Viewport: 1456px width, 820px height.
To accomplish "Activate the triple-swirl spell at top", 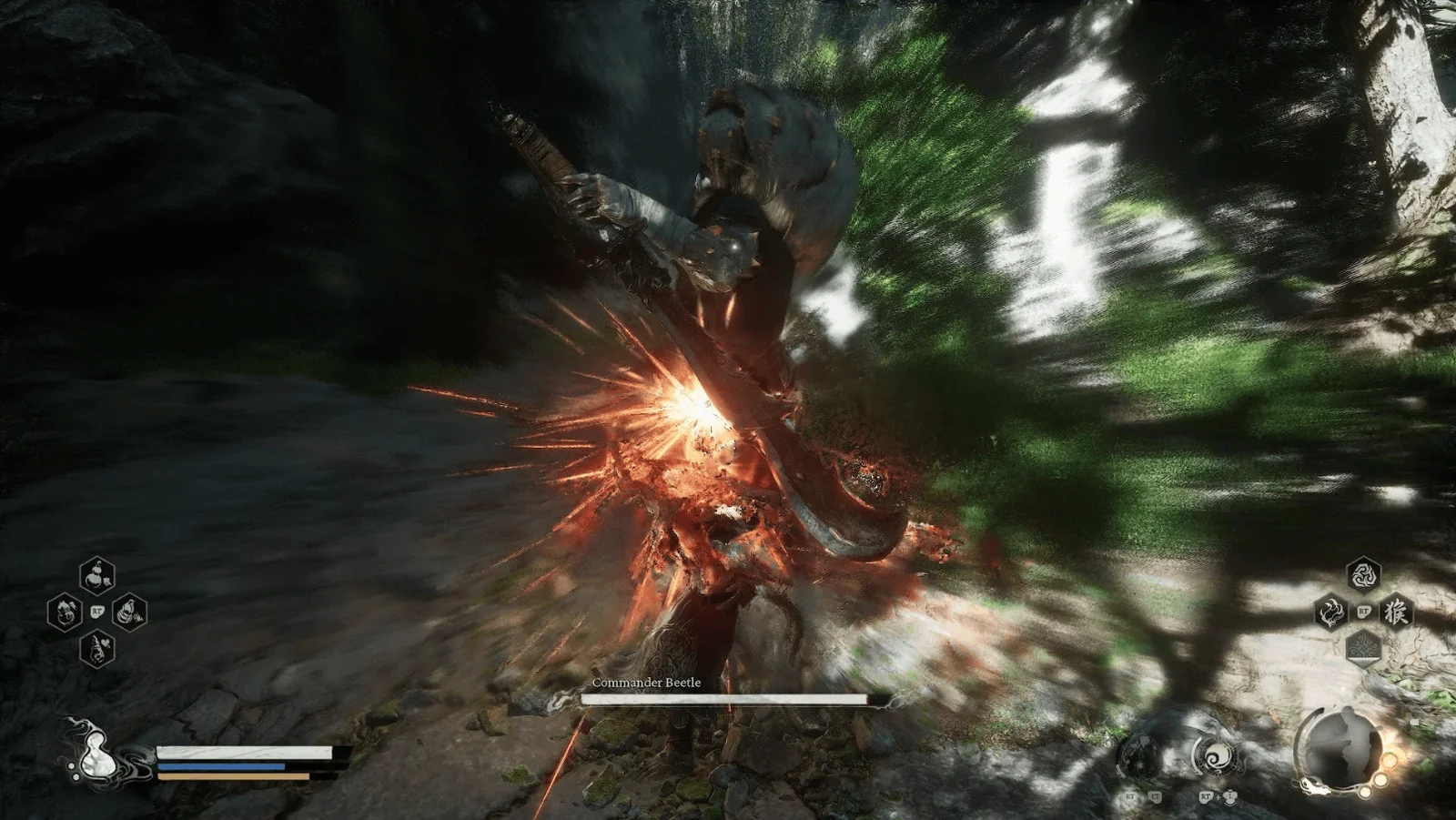I will point(1362,575).
